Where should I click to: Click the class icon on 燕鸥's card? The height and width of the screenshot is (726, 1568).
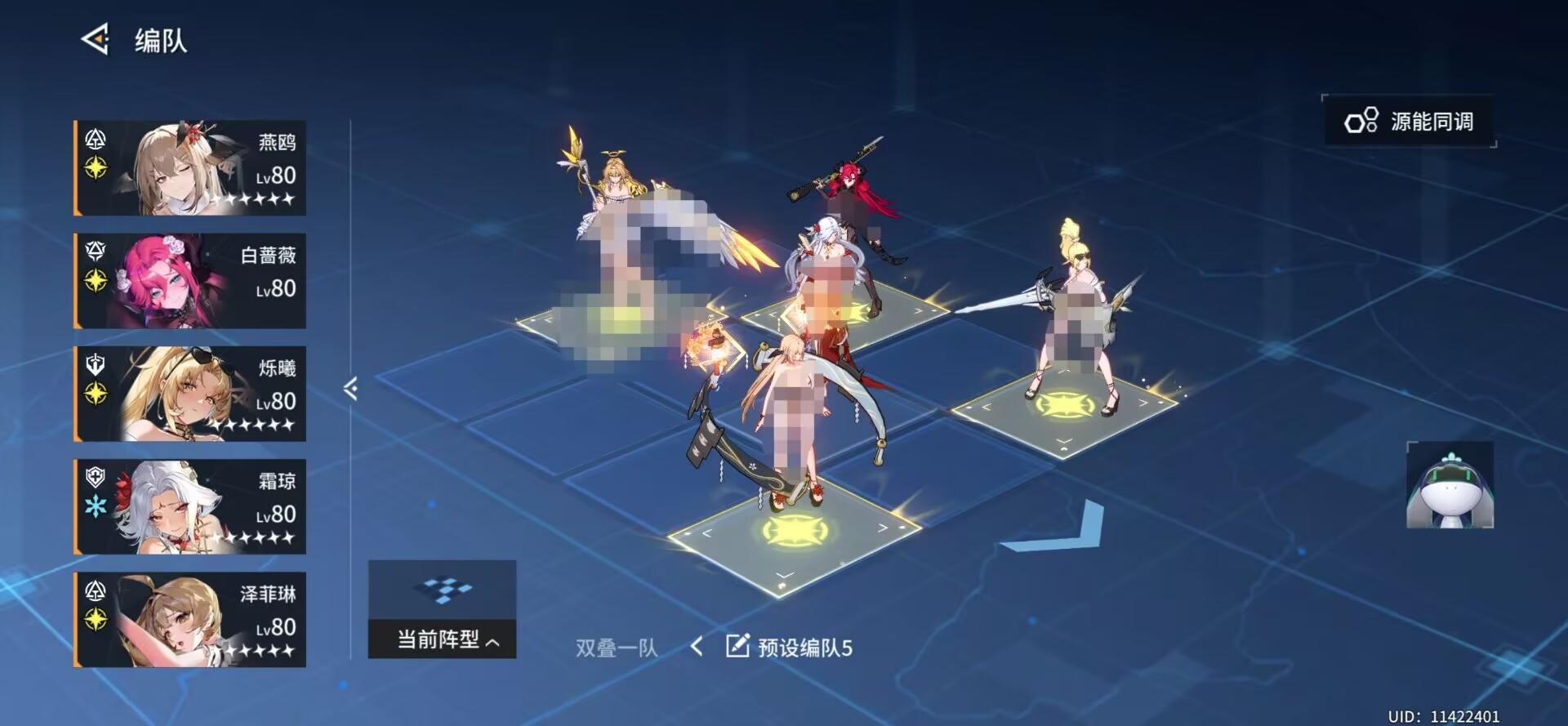coord(95,140)
